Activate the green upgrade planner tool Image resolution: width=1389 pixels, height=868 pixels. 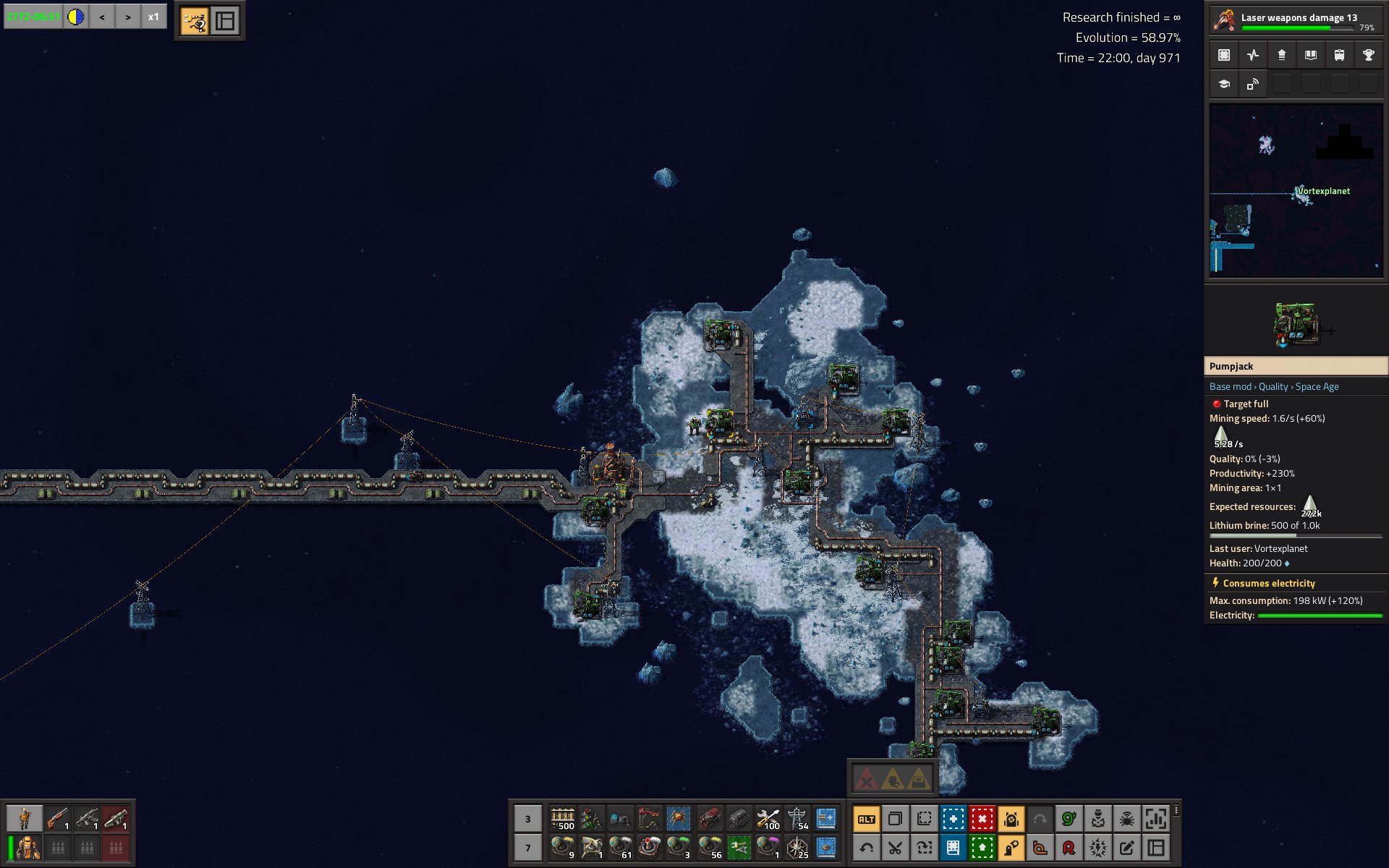click(982, 847)
